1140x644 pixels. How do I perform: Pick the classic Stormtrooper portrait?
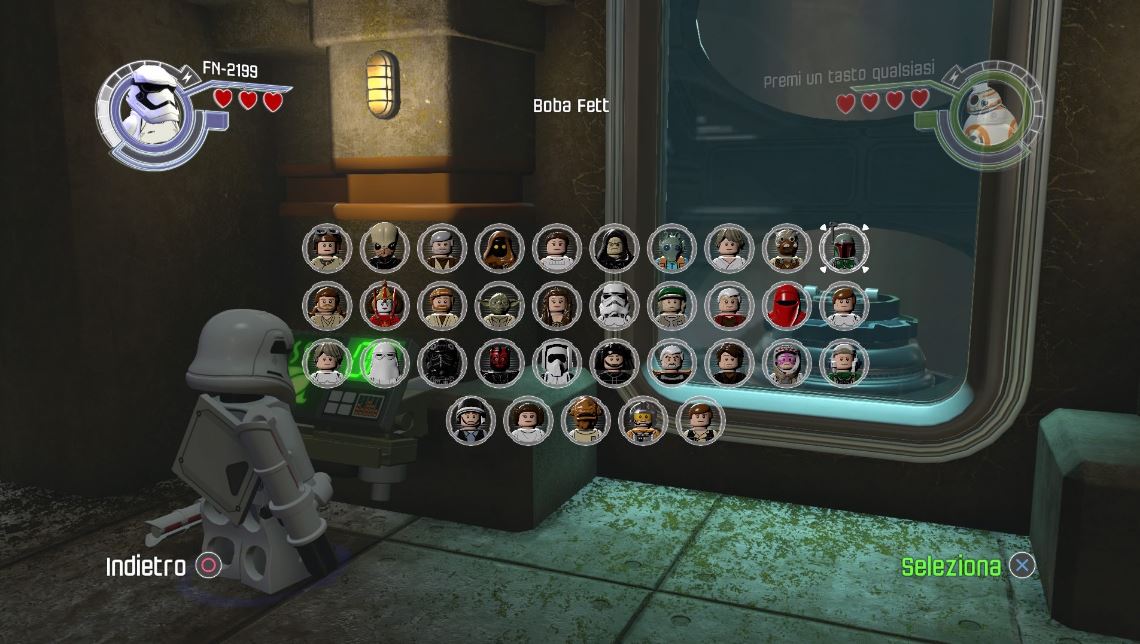614,306
